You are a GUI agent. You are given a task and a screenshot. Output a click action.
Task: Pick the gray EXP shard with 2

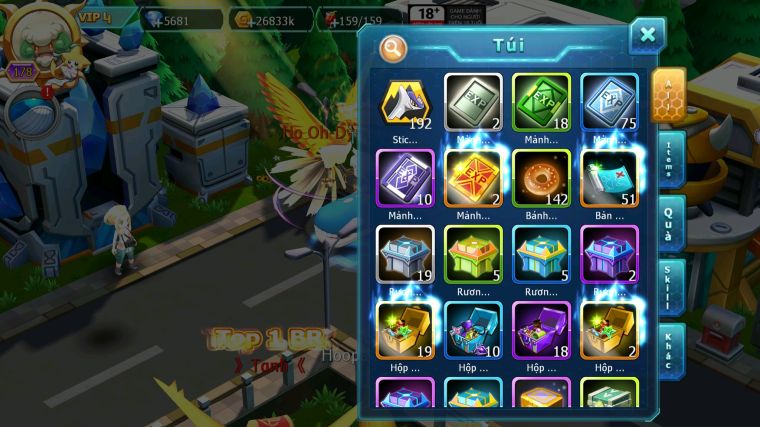pyautogui.click(x=473, y=103)
